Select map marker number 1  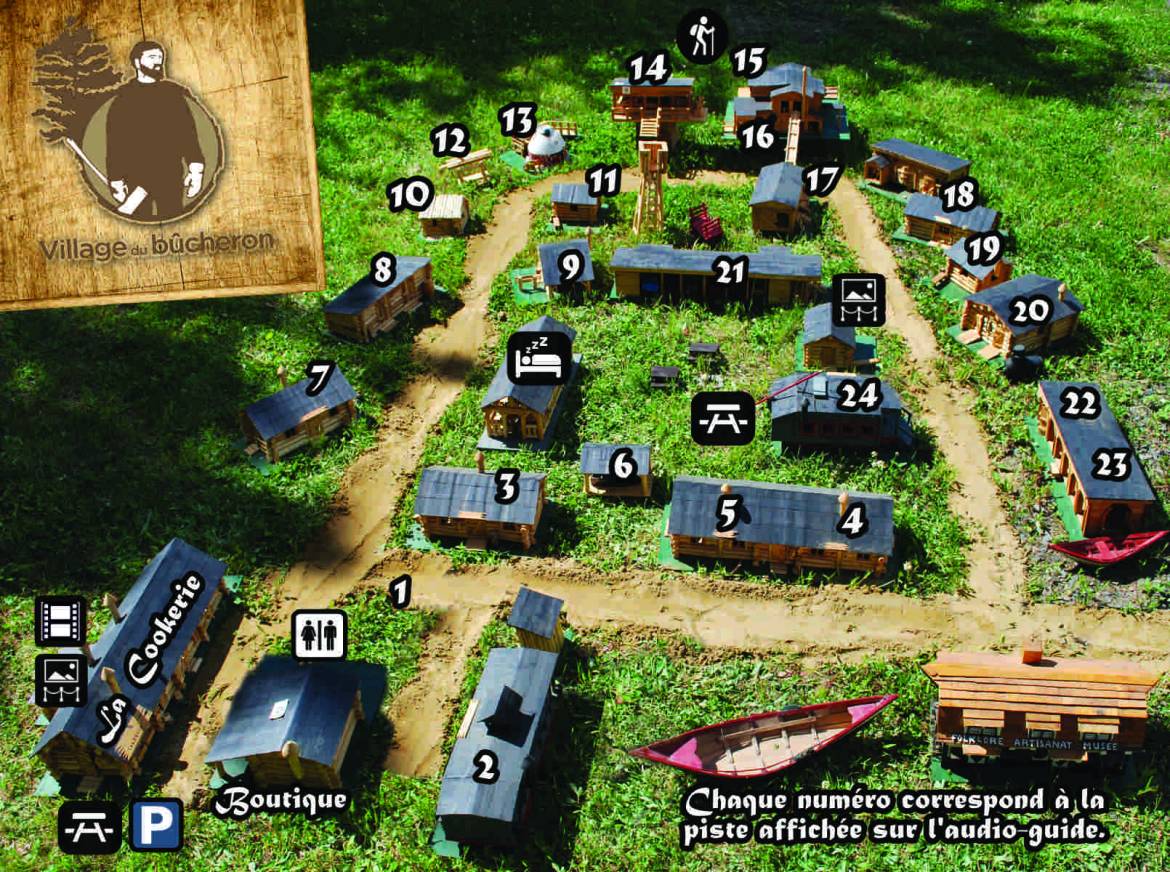(400, 592)
